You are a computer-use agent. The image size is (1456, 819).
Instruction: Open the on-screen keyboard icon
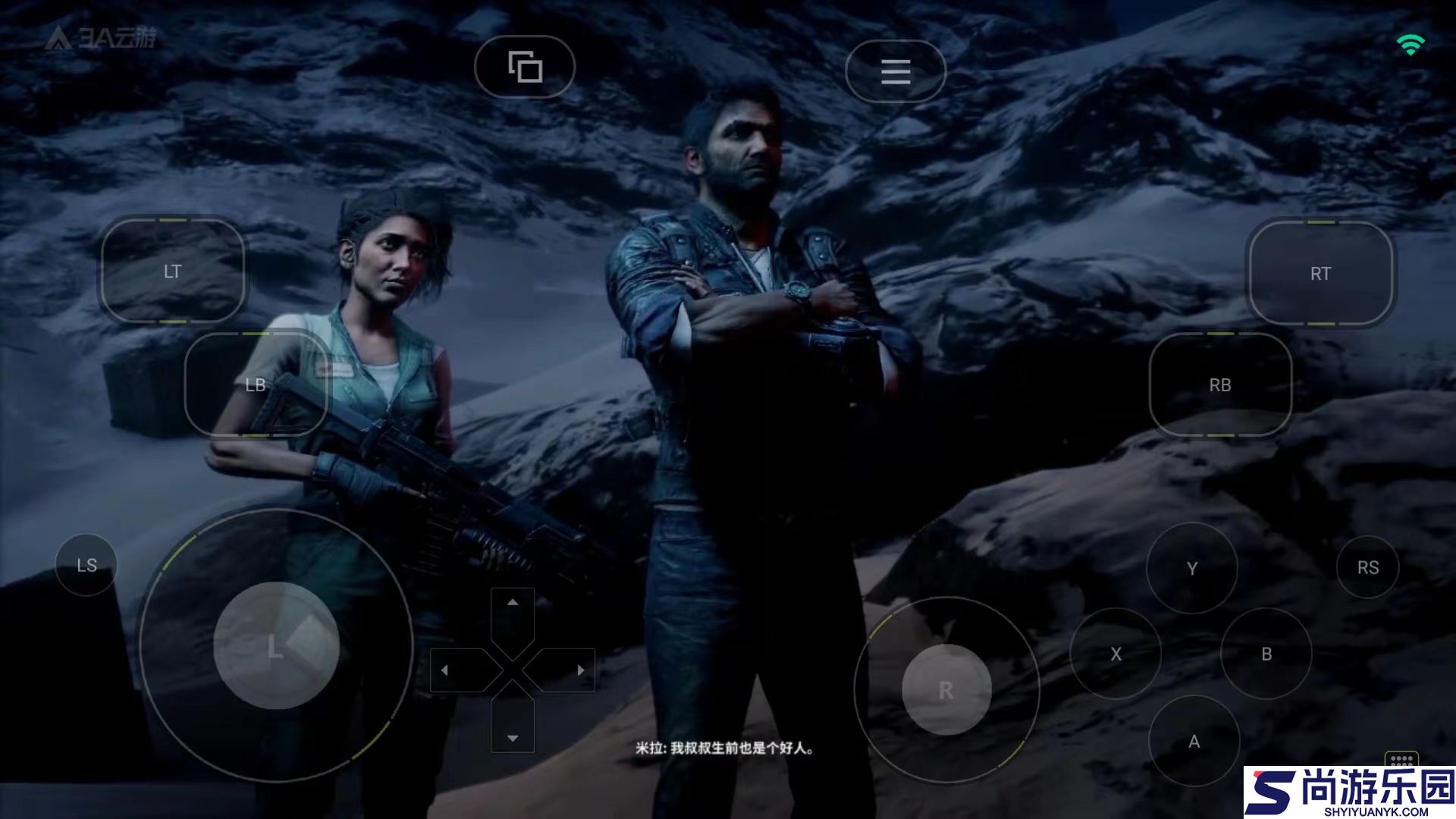click(x=1401, y=759)
